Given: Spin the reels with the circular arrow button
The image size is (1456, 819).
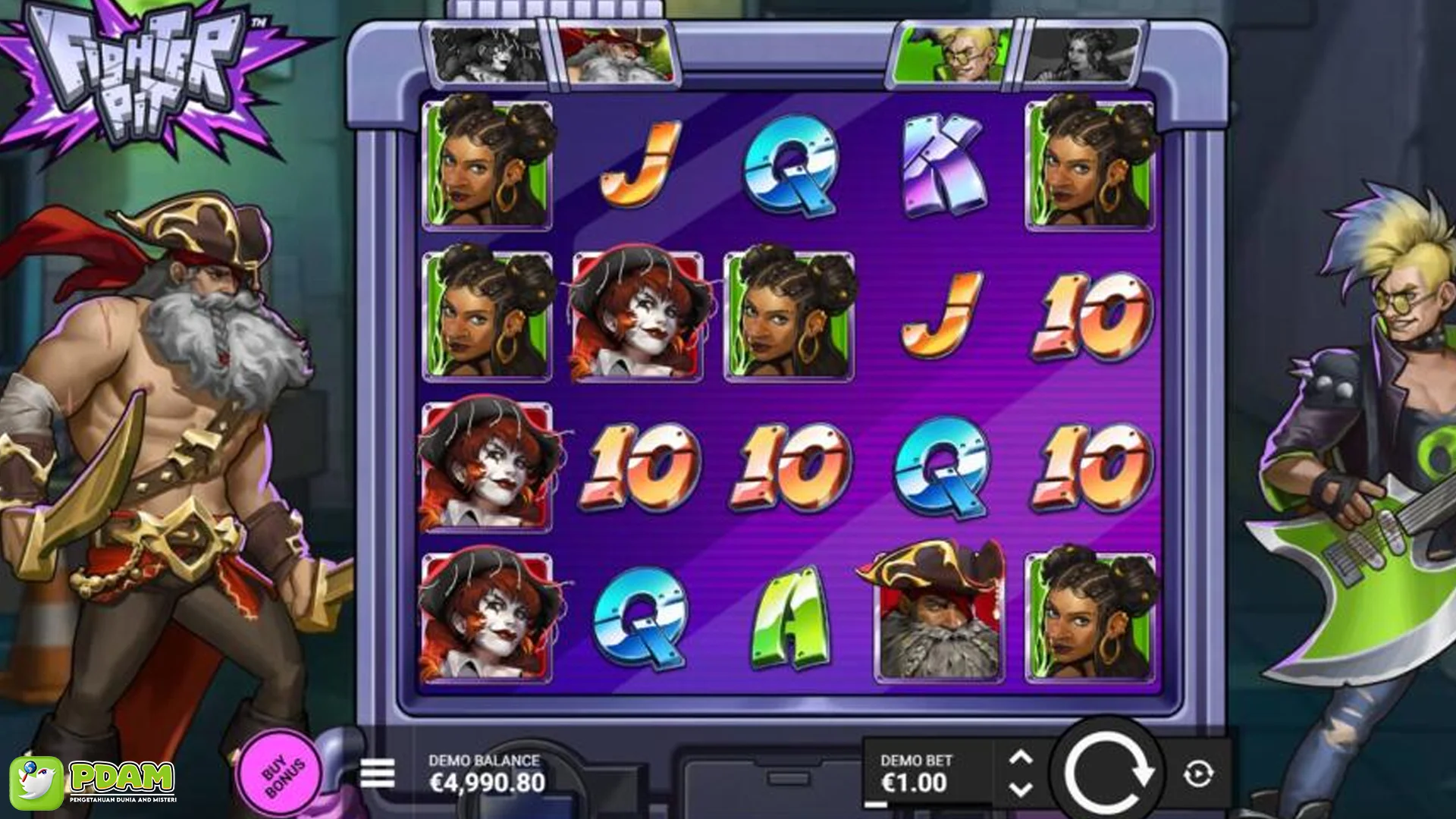Looking at the screenshot, I should (x=1108, y=773).
